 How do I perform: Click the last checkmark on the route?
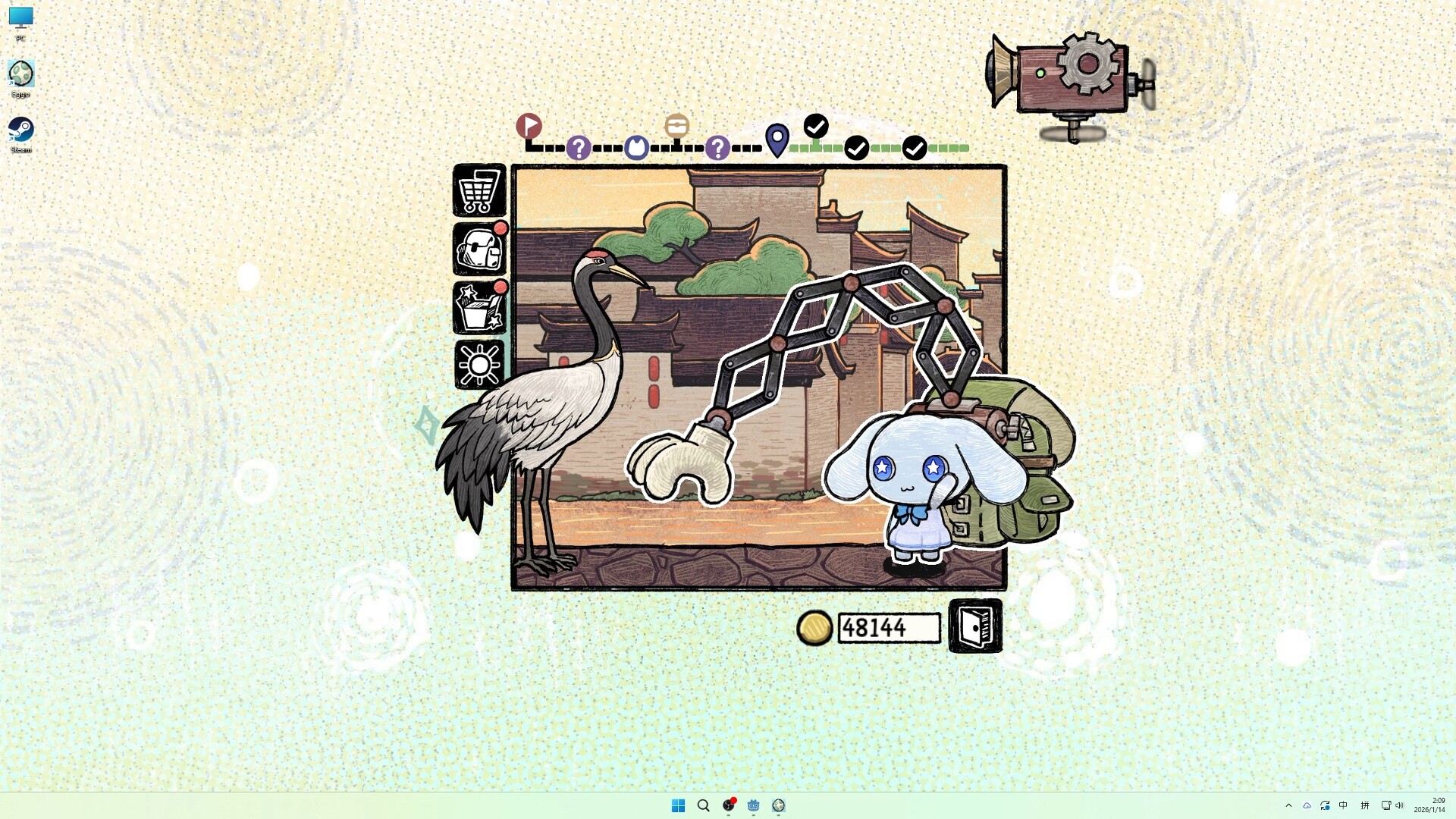pyautogui.click(x=915, y=148)
